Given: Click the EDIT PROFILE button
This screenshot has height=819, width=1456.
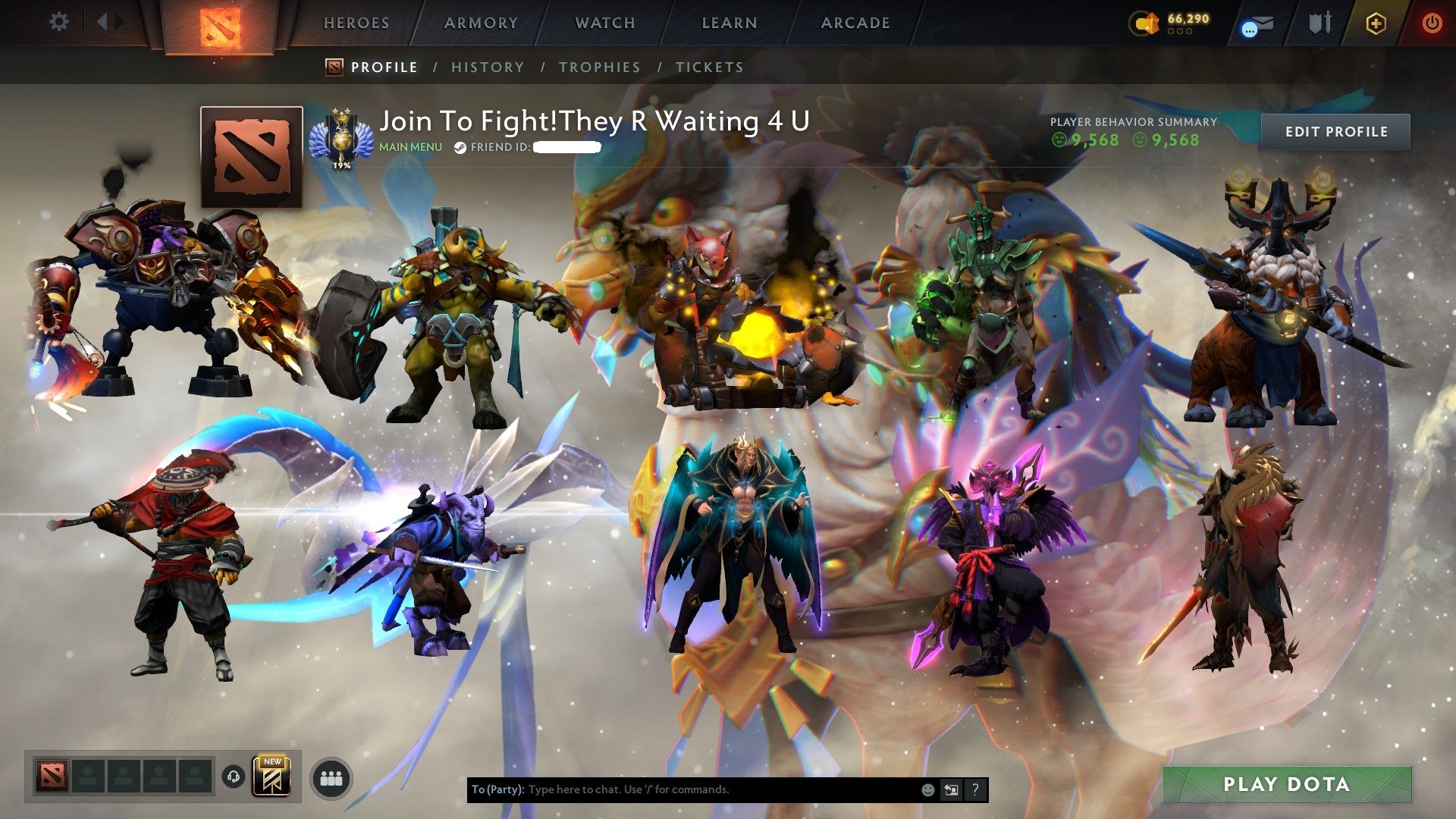Looking at the screenshot, I should 1335,130.
